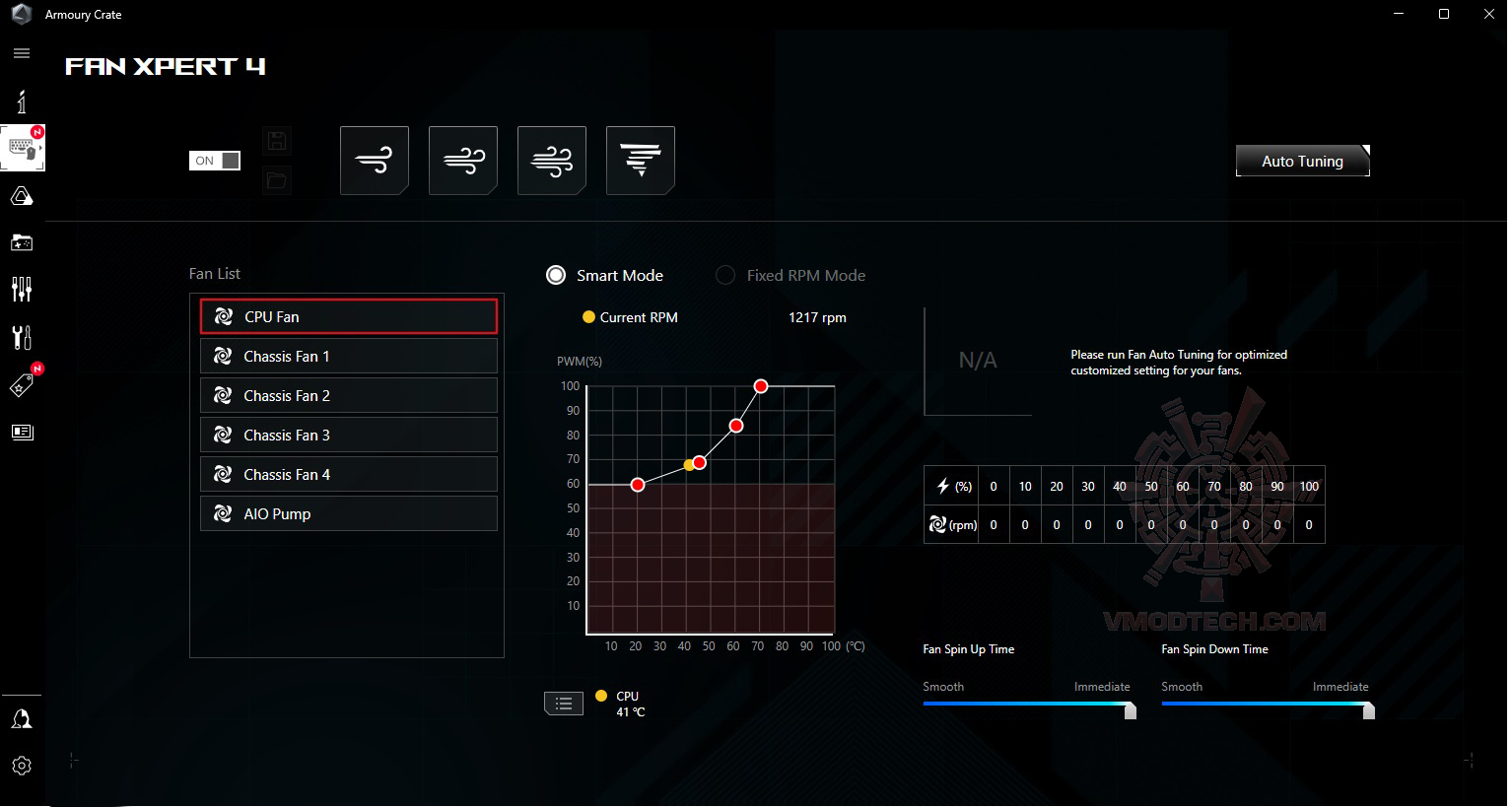Choose Chassis Fan 2 in the fan list
Screen dimensions: 1512x807
[x=348, y=395]
